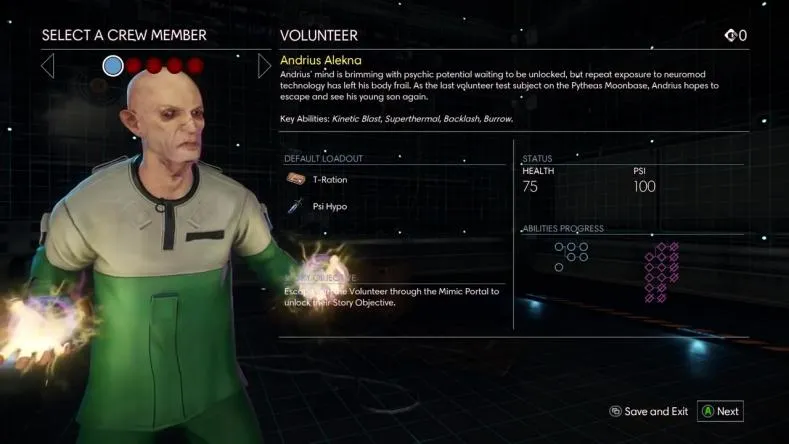Select the blue highlighted crew member dot
The height and width of the screenshot is (444, 789).
(x=113, y=66)
